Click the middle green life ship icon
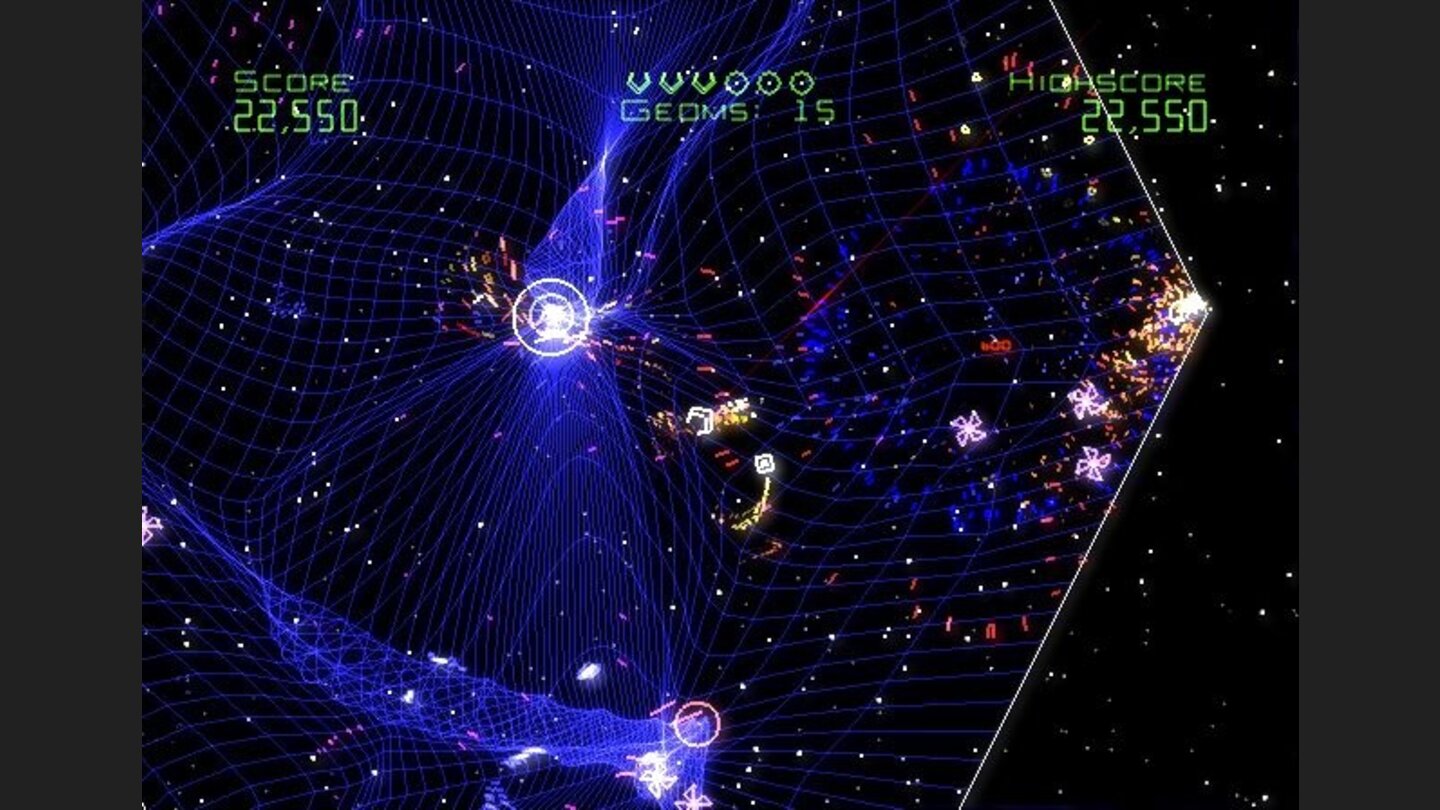 (672, 84)
